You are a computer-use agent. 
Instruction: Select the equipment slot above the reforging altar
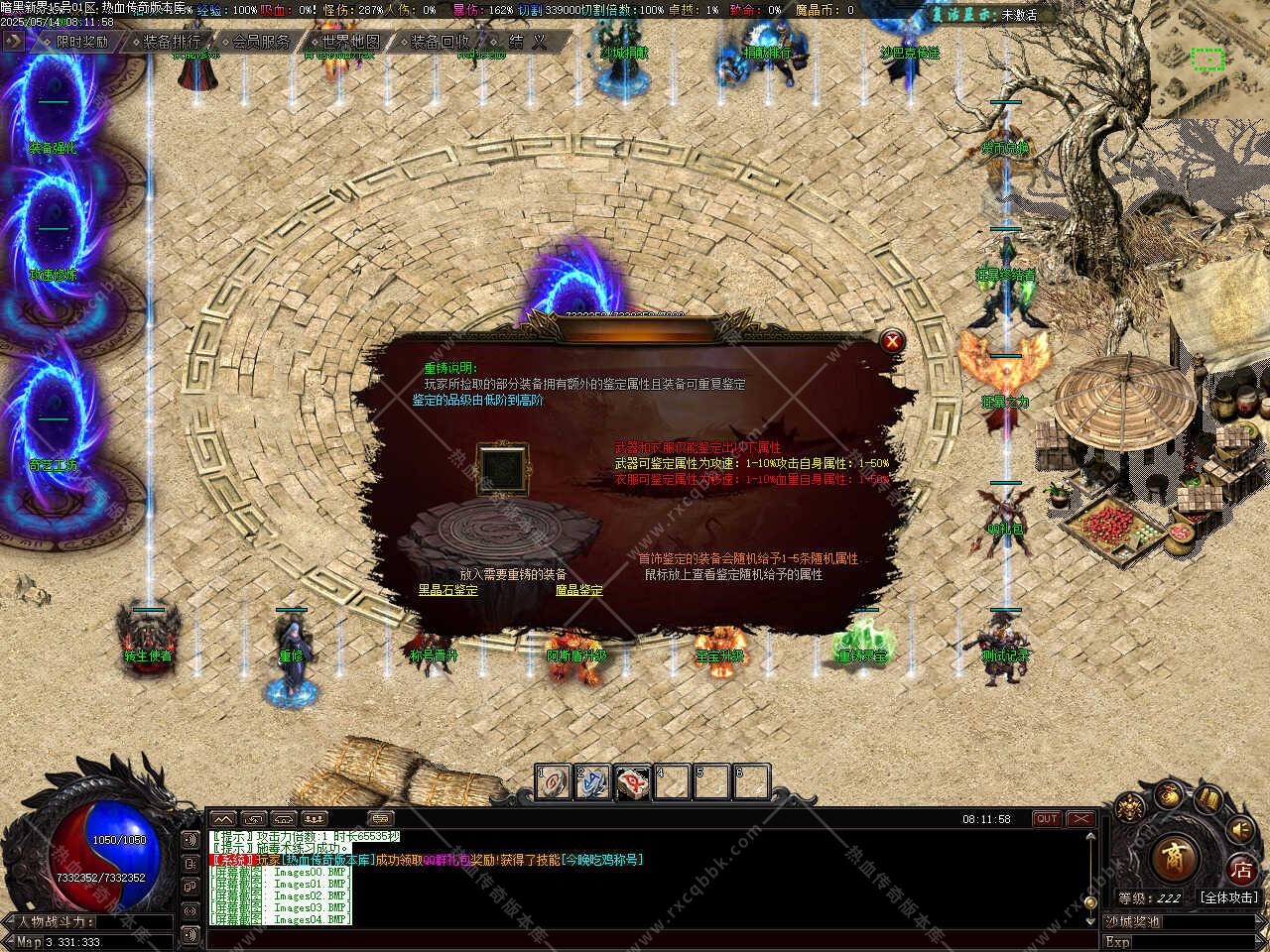pyautogui.click(x=502, y=463)
